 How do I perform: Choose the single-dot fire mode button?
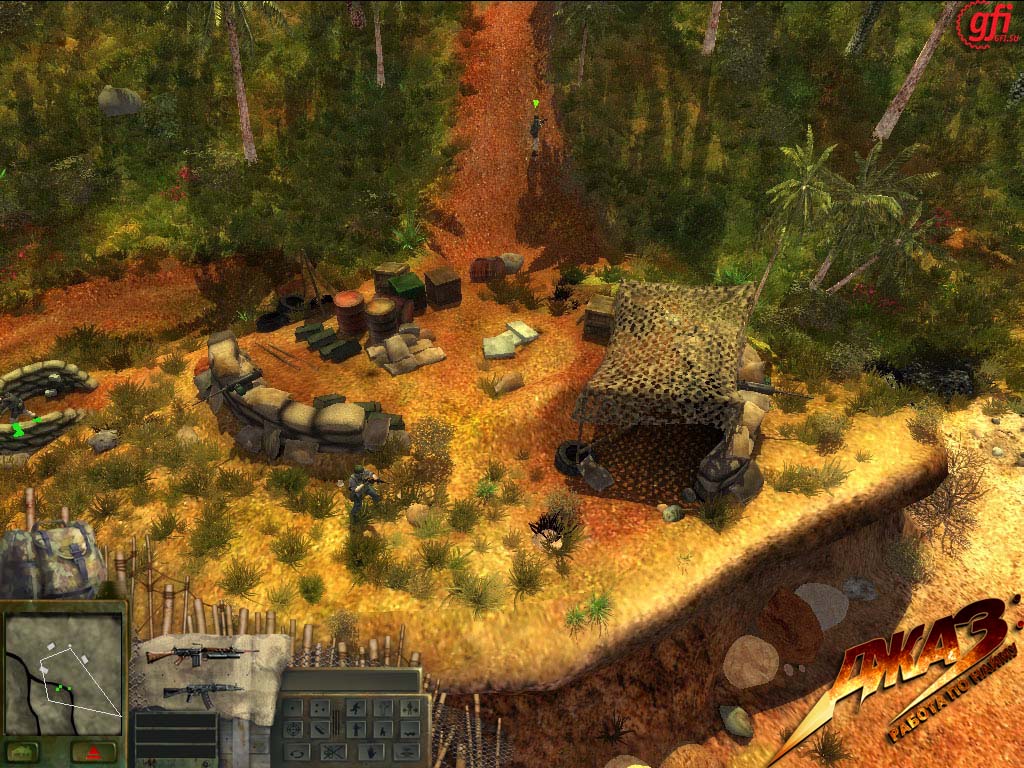[293, 708]
